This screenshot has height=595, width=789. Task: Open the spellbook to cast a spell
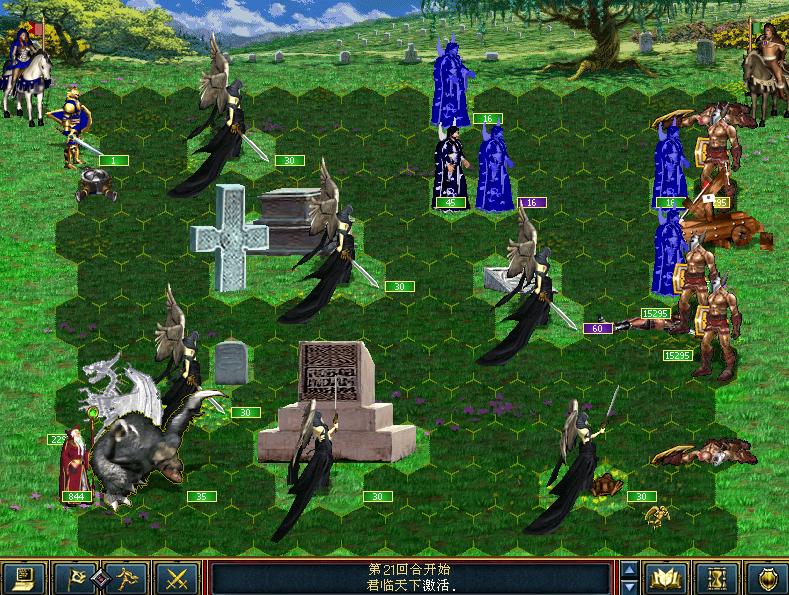pos(665,578)
